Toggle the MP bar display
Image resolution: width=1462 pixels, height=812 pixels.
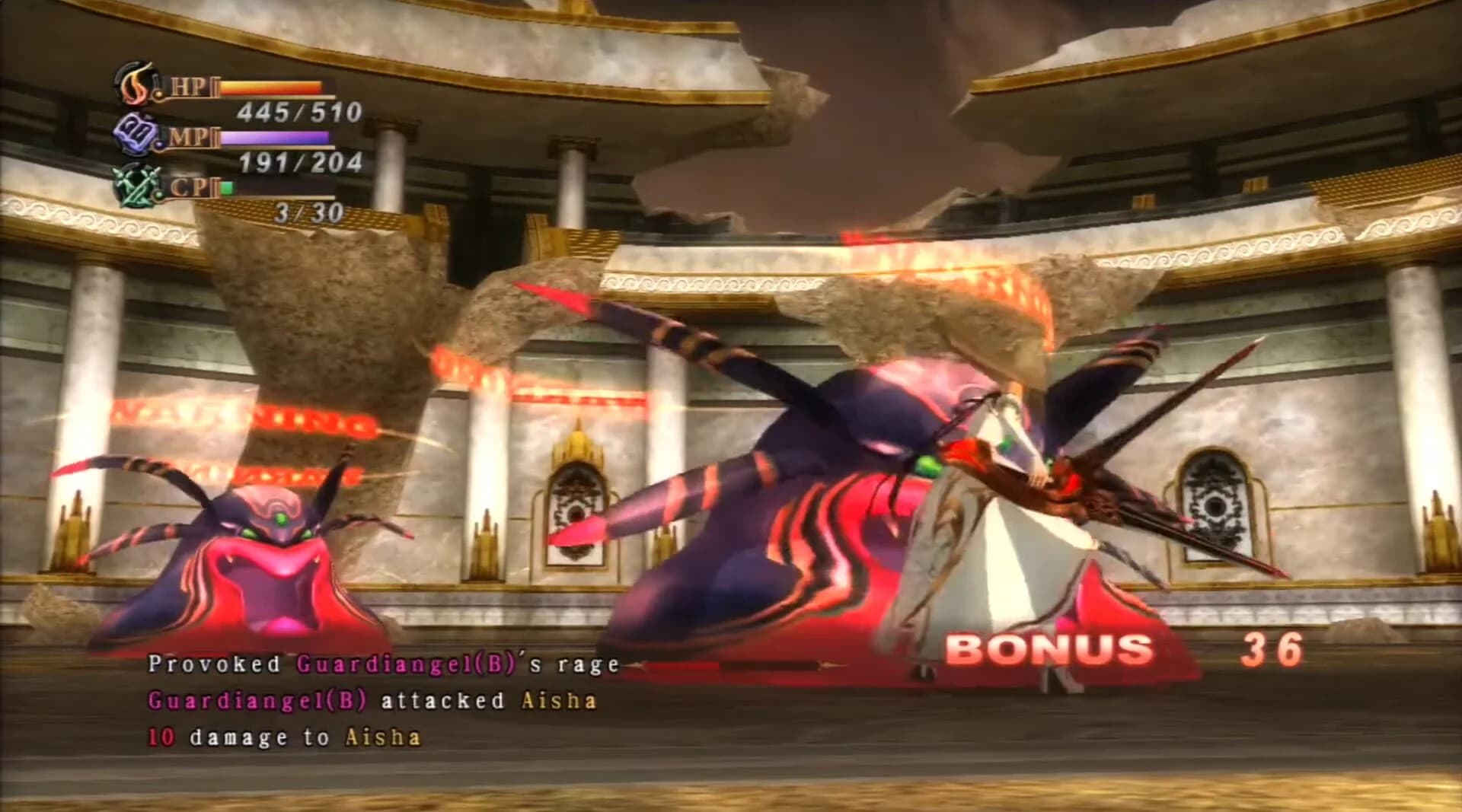point(274,138)
